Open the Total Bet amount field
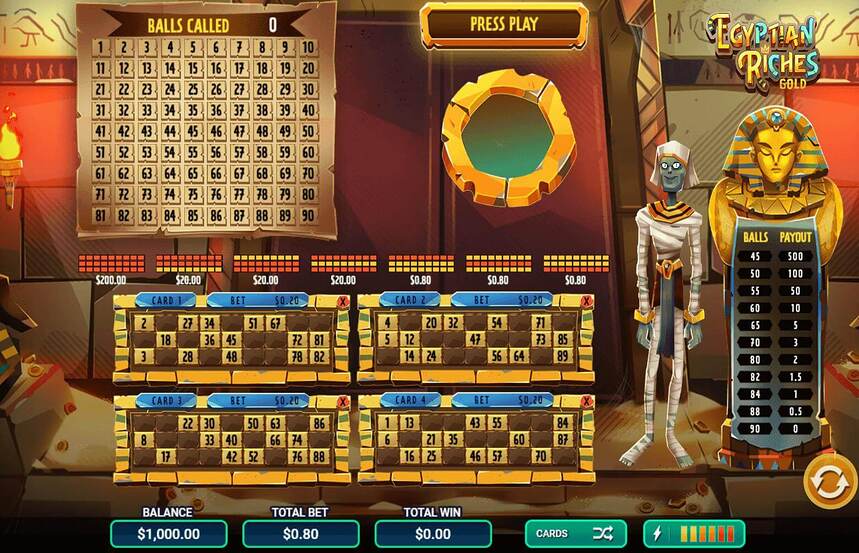Viewport: 859px width, 553px height. click(301, 534)
